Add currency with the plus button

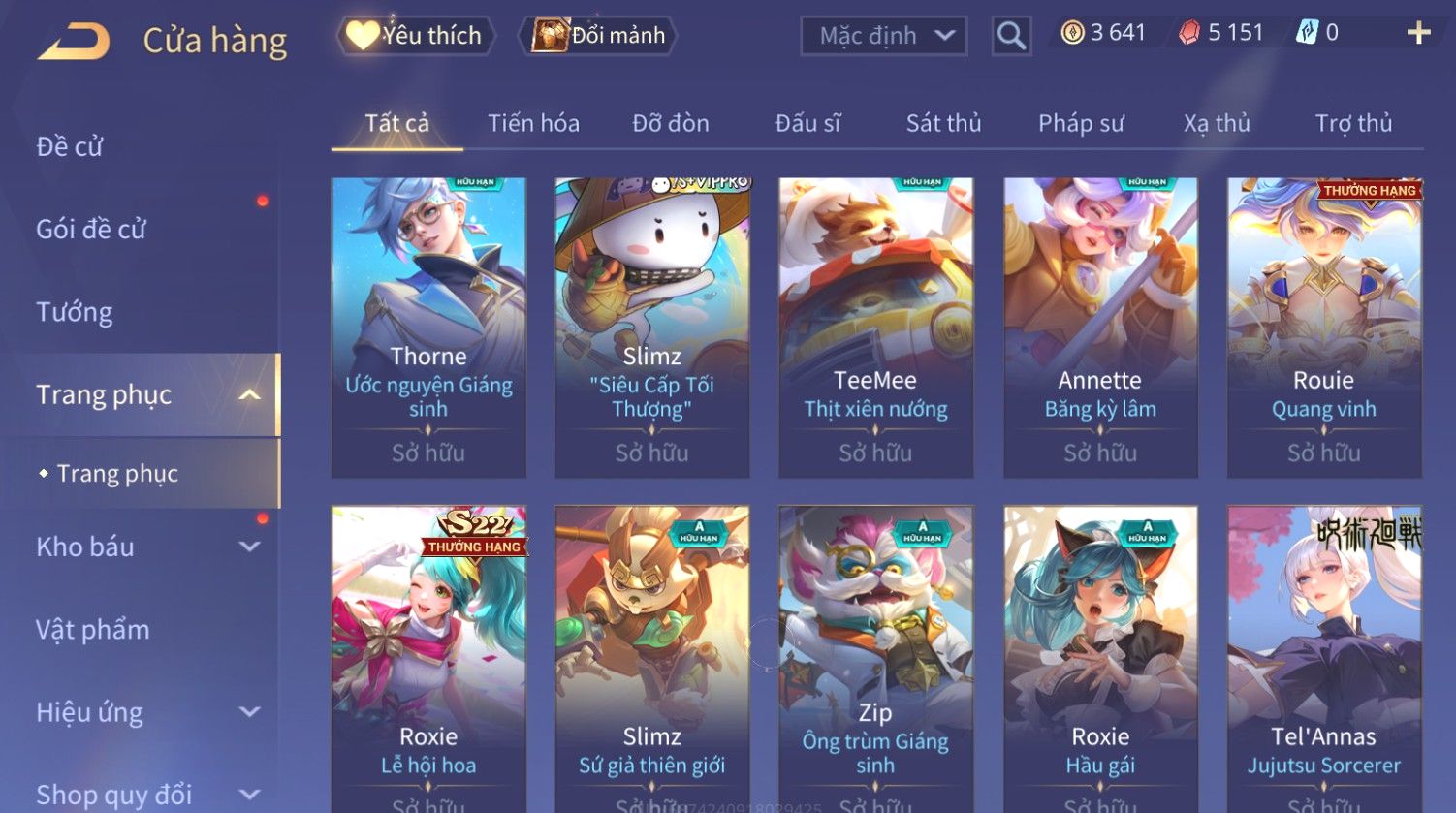(1418, 34)
